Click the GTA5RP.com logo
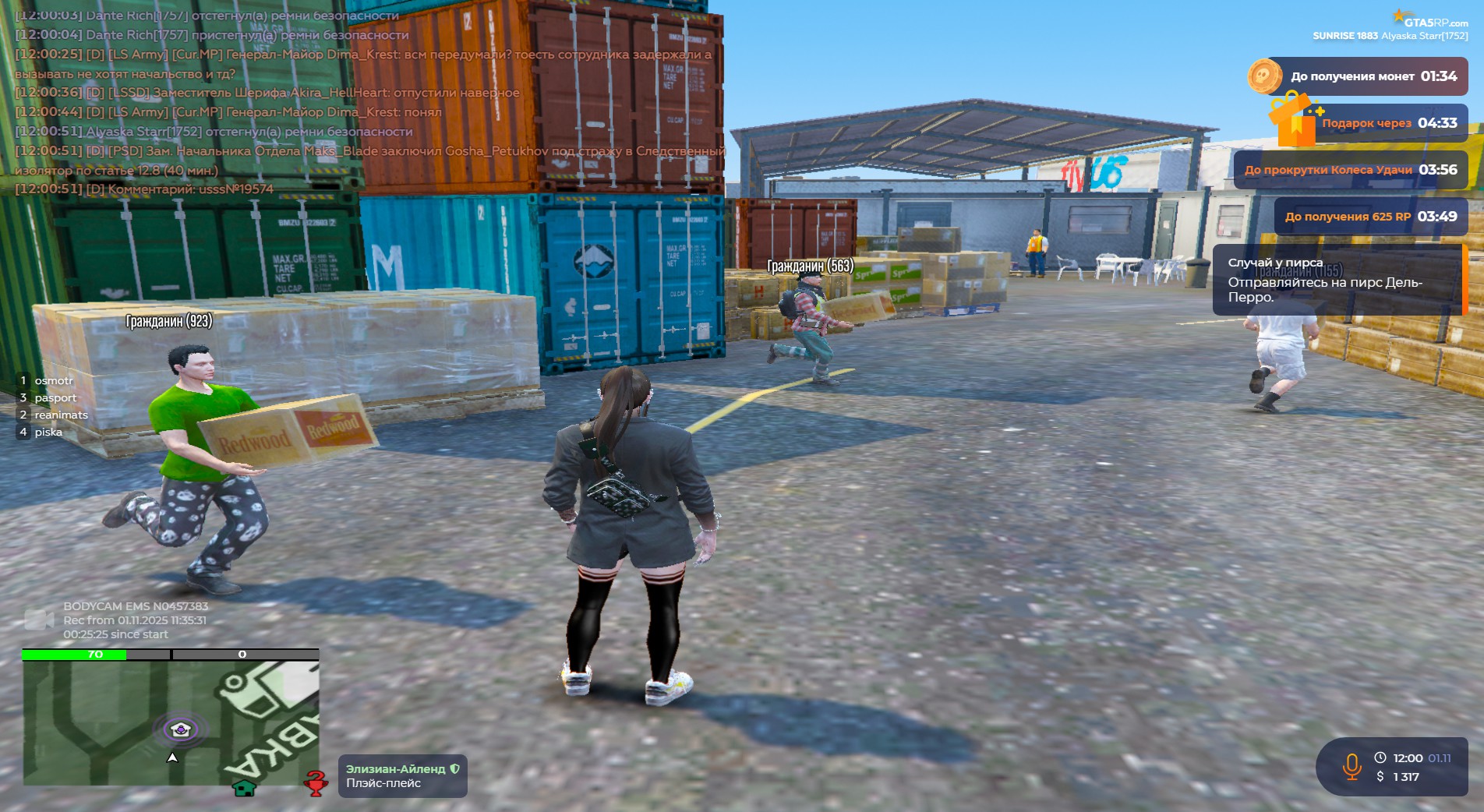The width and height of the screenshot is (1484, 812). (x=1429, y=20)
